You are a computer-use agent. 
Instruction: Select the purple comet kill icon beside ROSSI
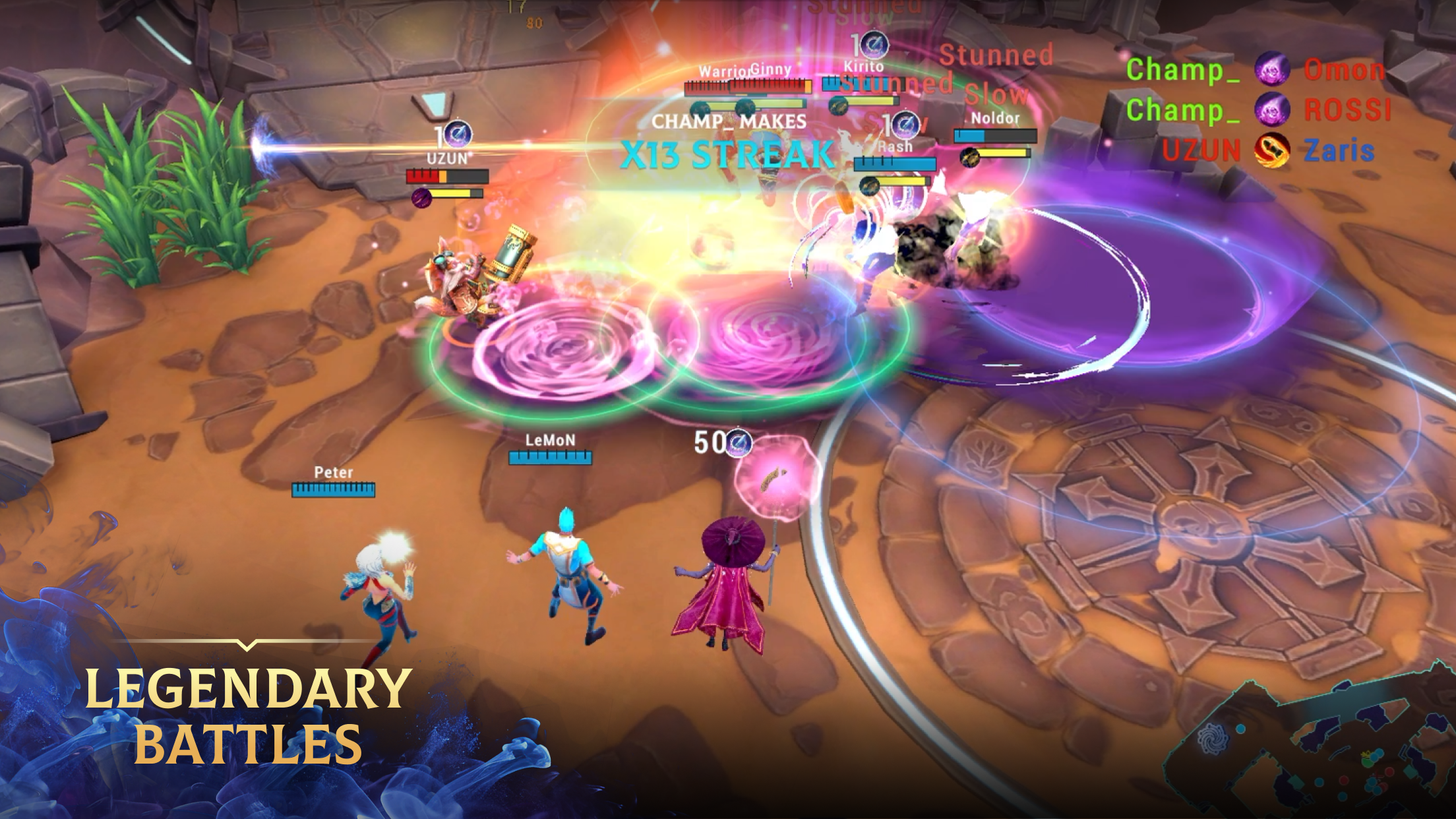point(1273,110)
